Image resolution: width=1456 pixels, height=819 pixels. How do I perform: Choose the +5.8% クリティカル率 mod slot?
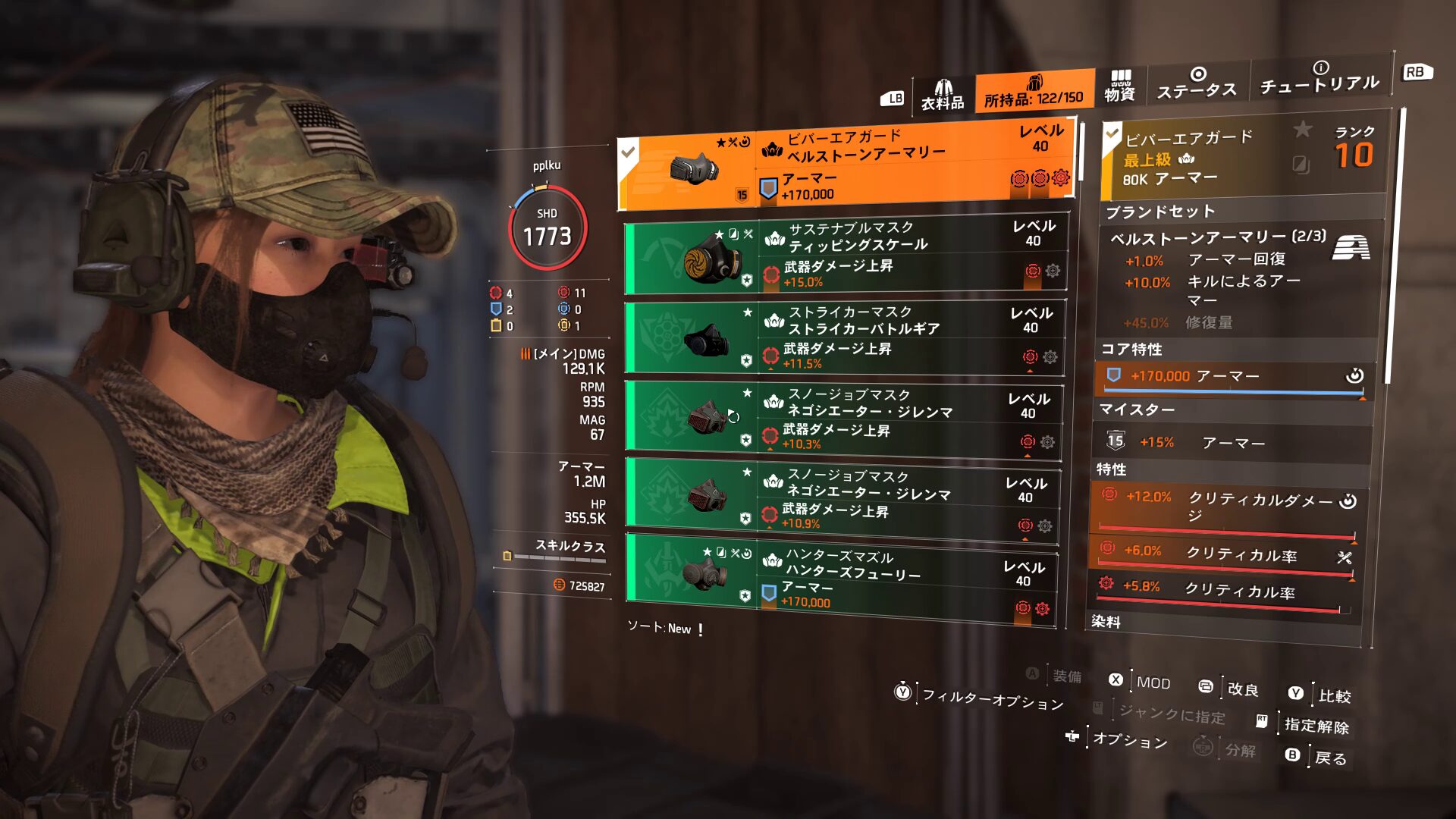1222,590
